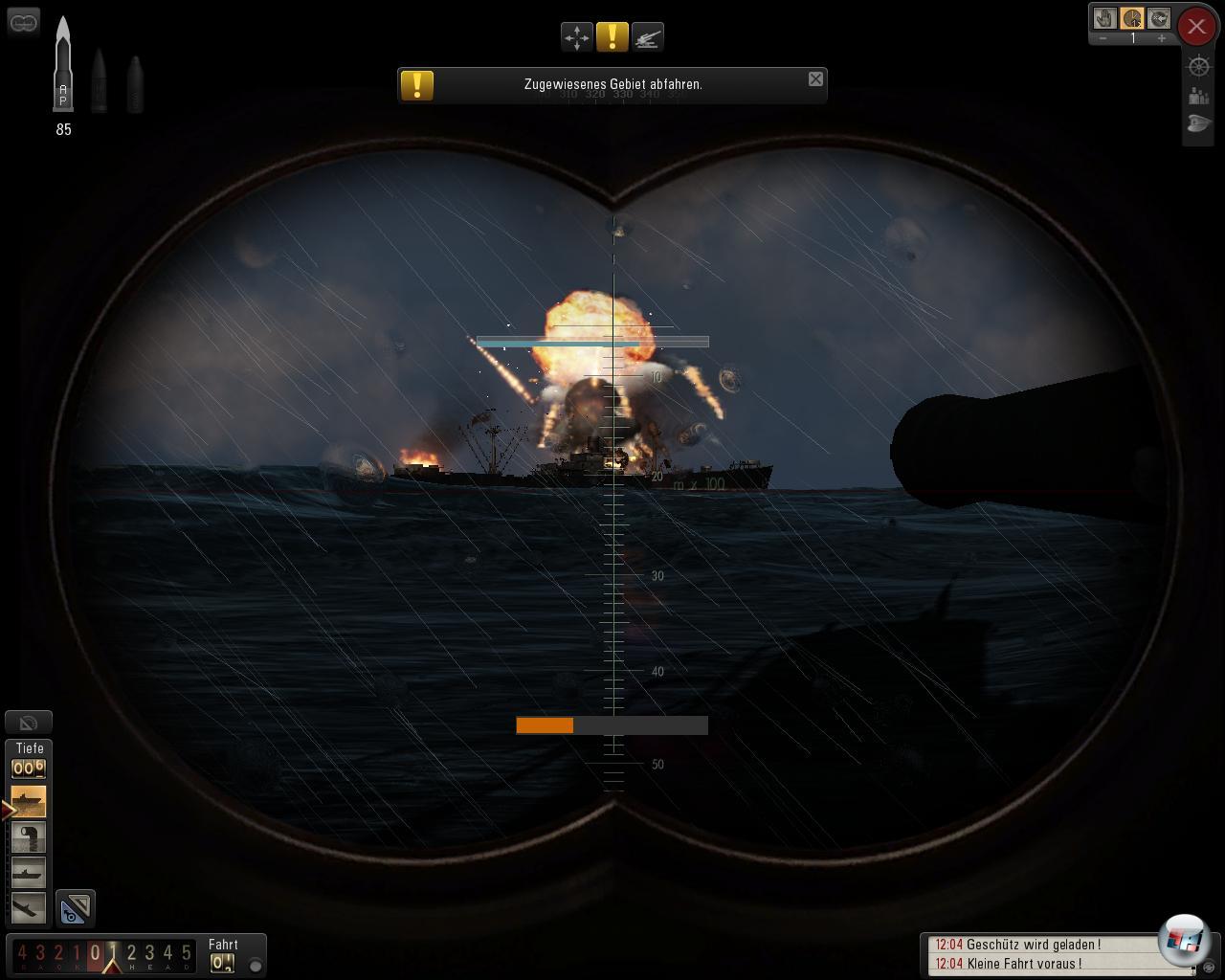Decrease time compression with minus
Viewport: 1225px width, 980px height.
(1103, 38)
